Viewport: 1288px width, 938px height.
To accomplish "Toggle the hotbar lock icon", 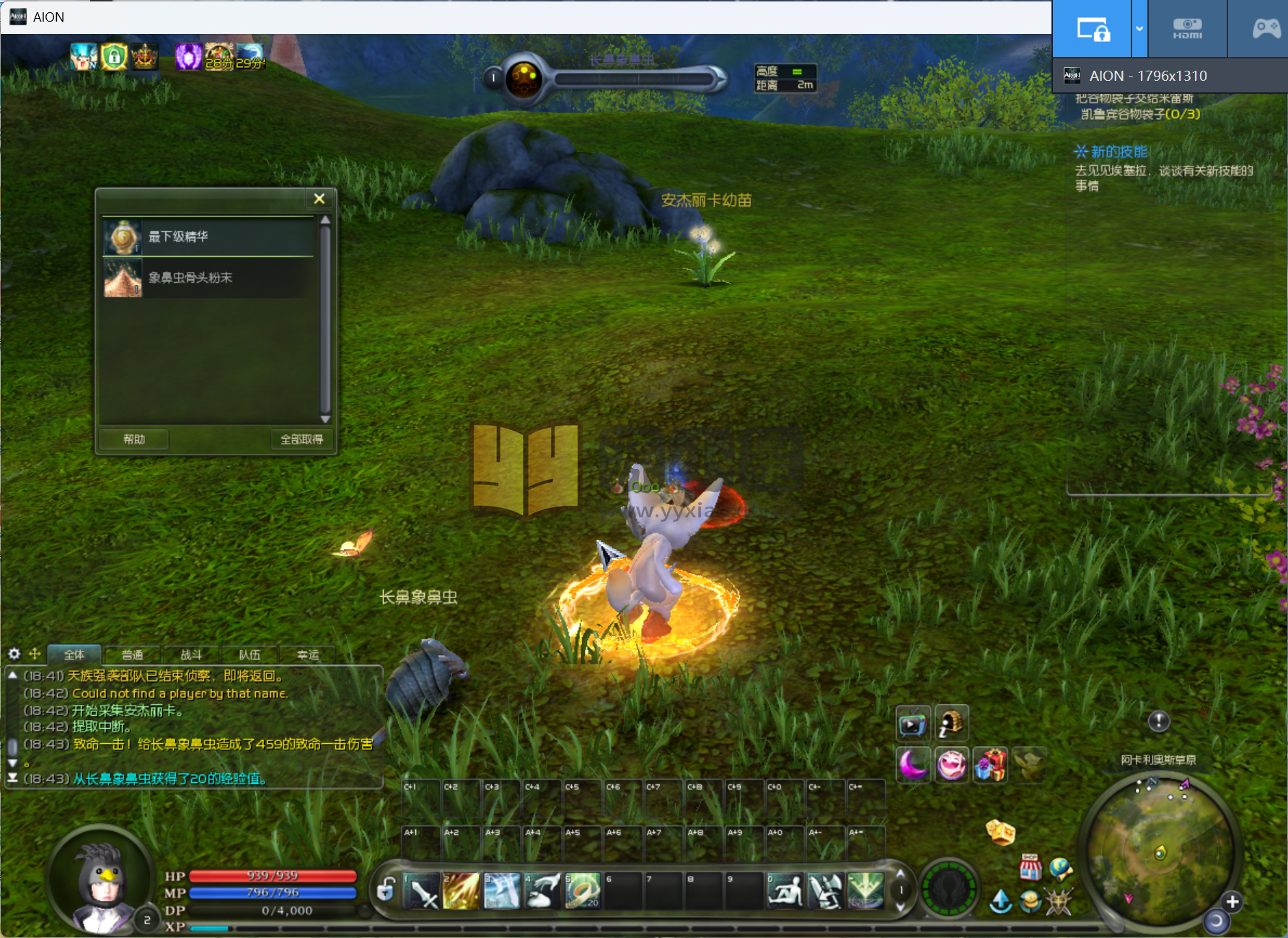I will 387,889.
